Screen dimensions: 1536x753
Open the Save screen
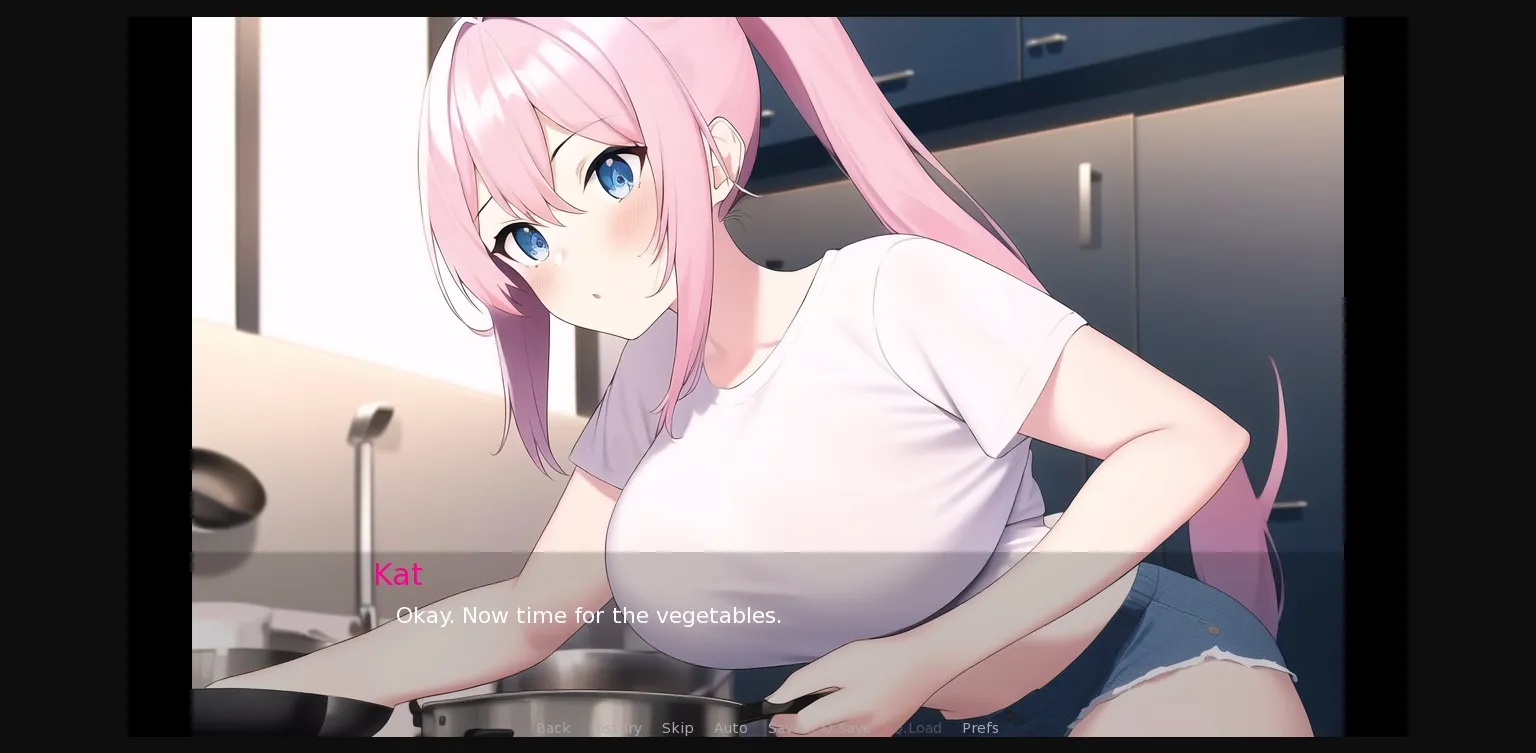tap(782, 728)
